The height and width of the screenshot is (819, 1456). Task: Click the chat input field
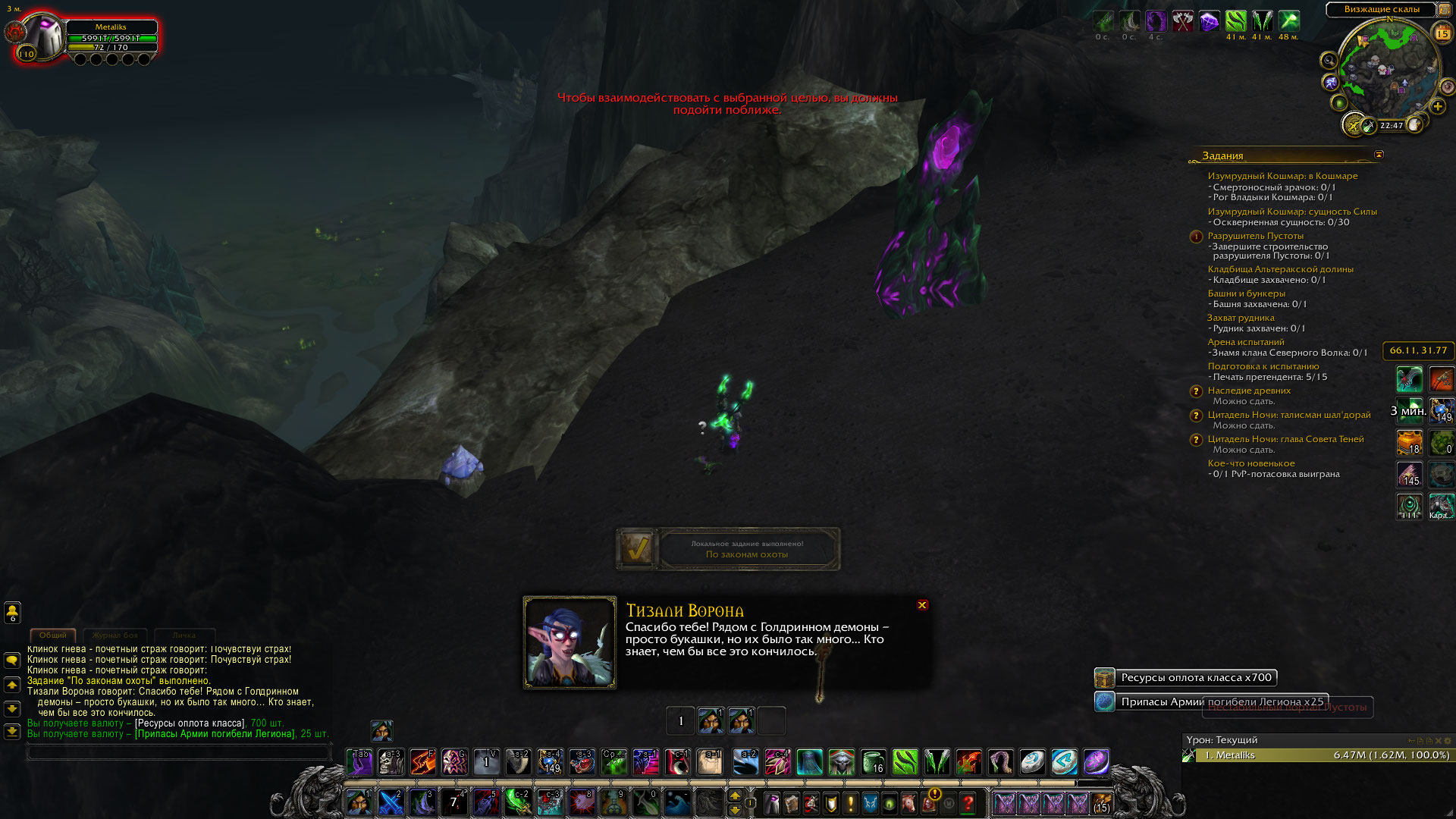click(179, 752)
